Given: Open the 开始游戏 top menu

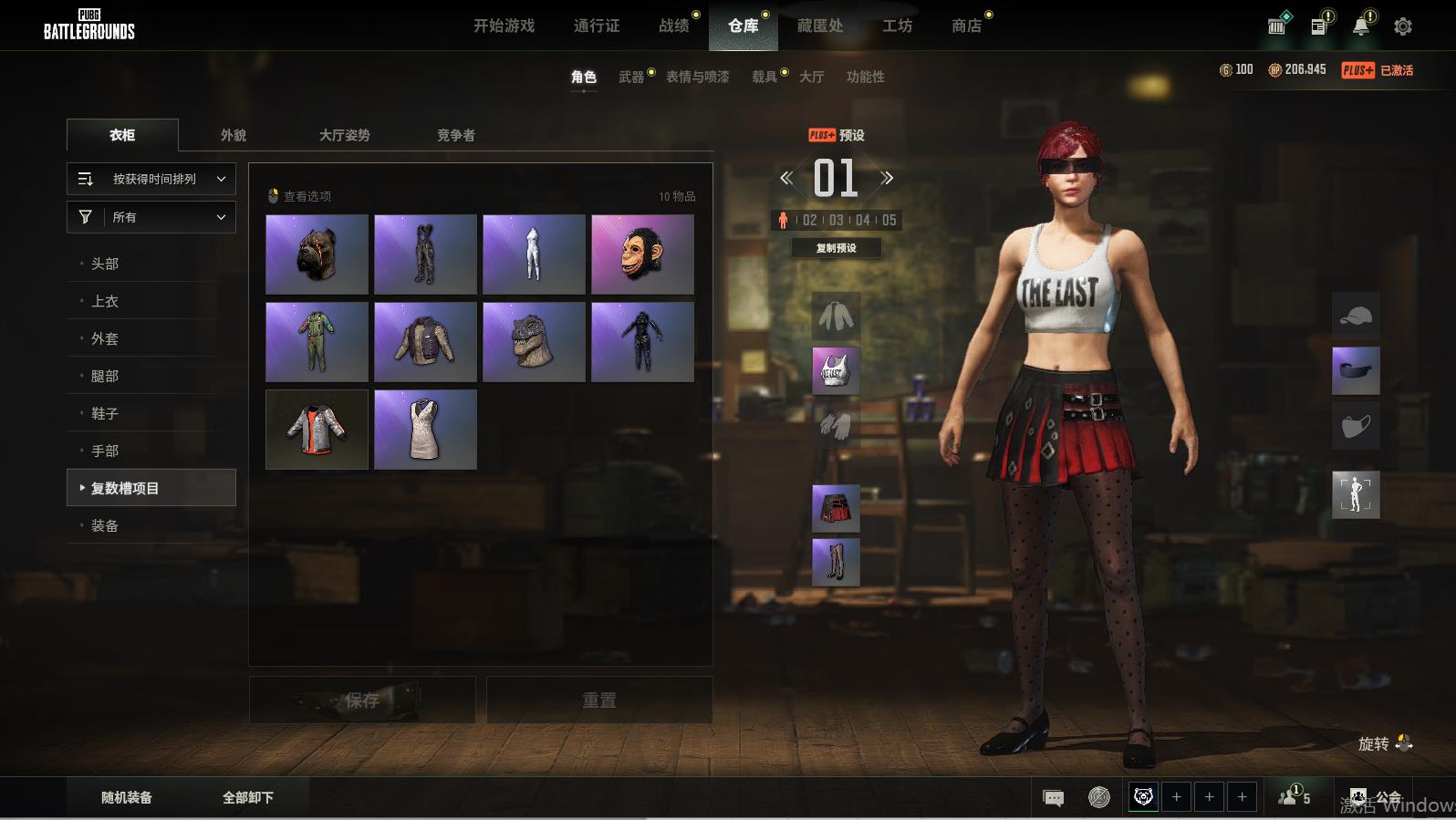Looking at the screenshot, I should coord(504,26).
